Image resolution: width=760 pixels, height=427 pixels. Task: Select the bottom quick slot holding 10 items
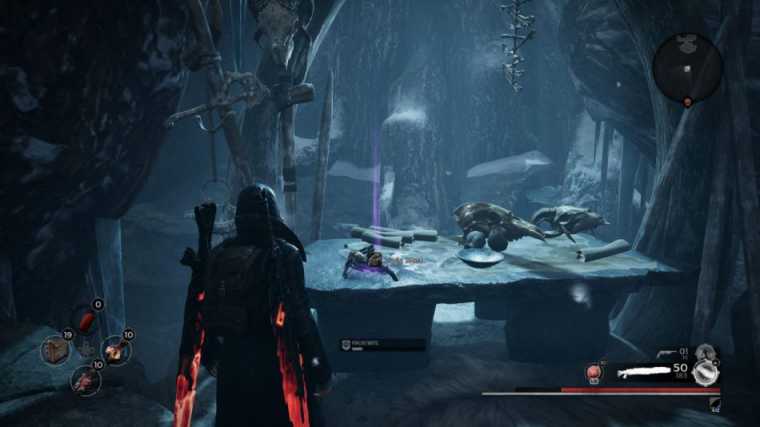84,379
